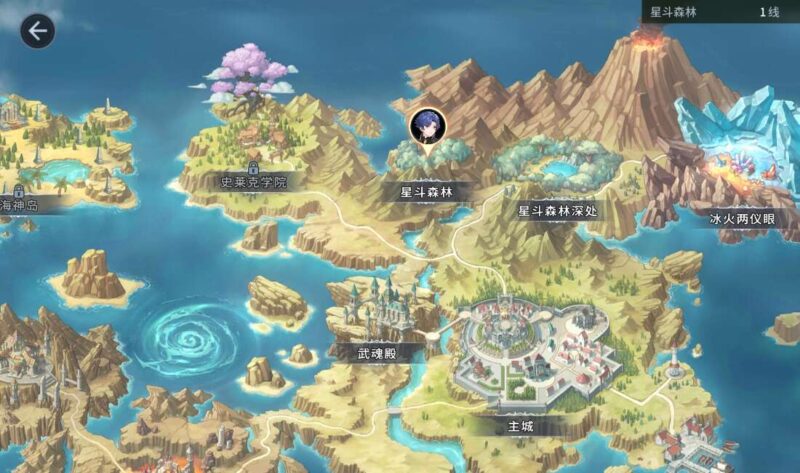The height and width of the screenshot is (473, 800).
Task: Select the locked 海神岛 location
Action: point(20,205)
